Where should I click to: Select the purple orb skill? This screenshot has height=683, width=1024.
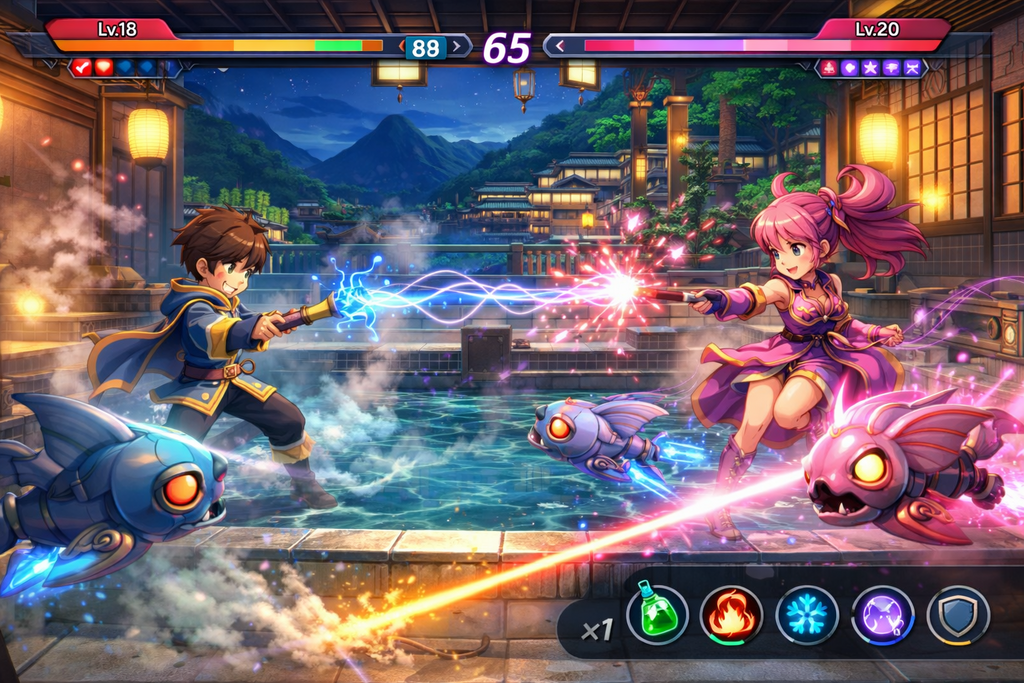click(882, 614)
